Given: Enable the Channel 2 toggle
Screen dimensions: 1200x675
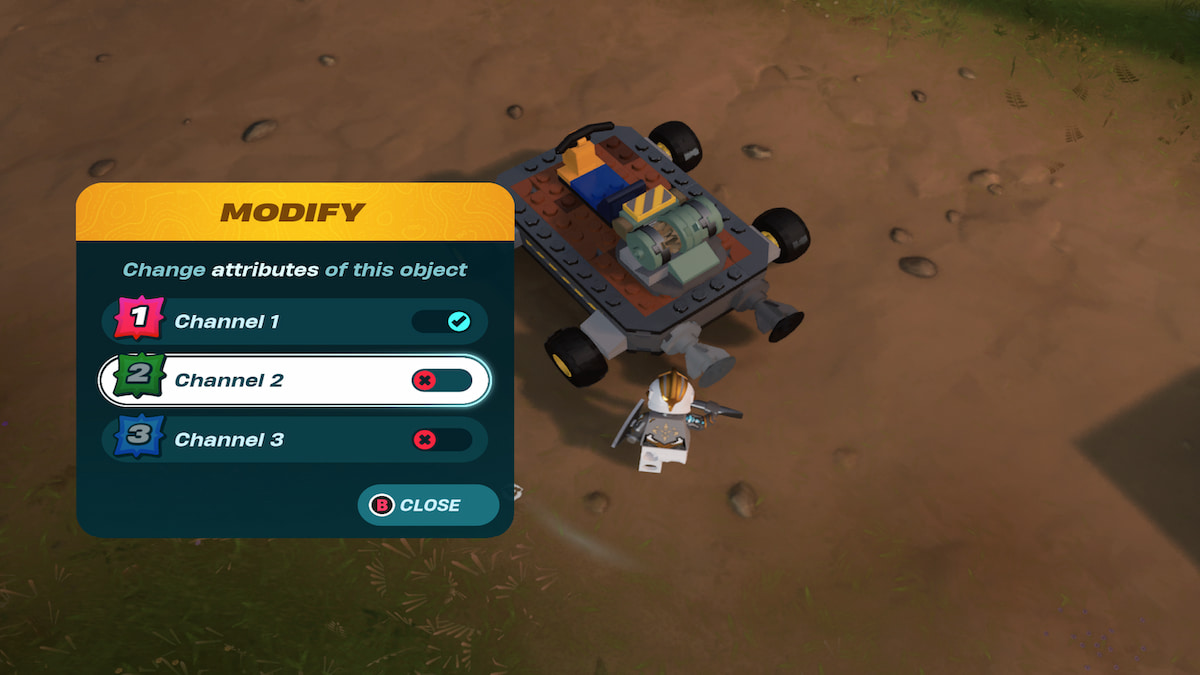Looking at the screenshot, I should pos(442,381).
